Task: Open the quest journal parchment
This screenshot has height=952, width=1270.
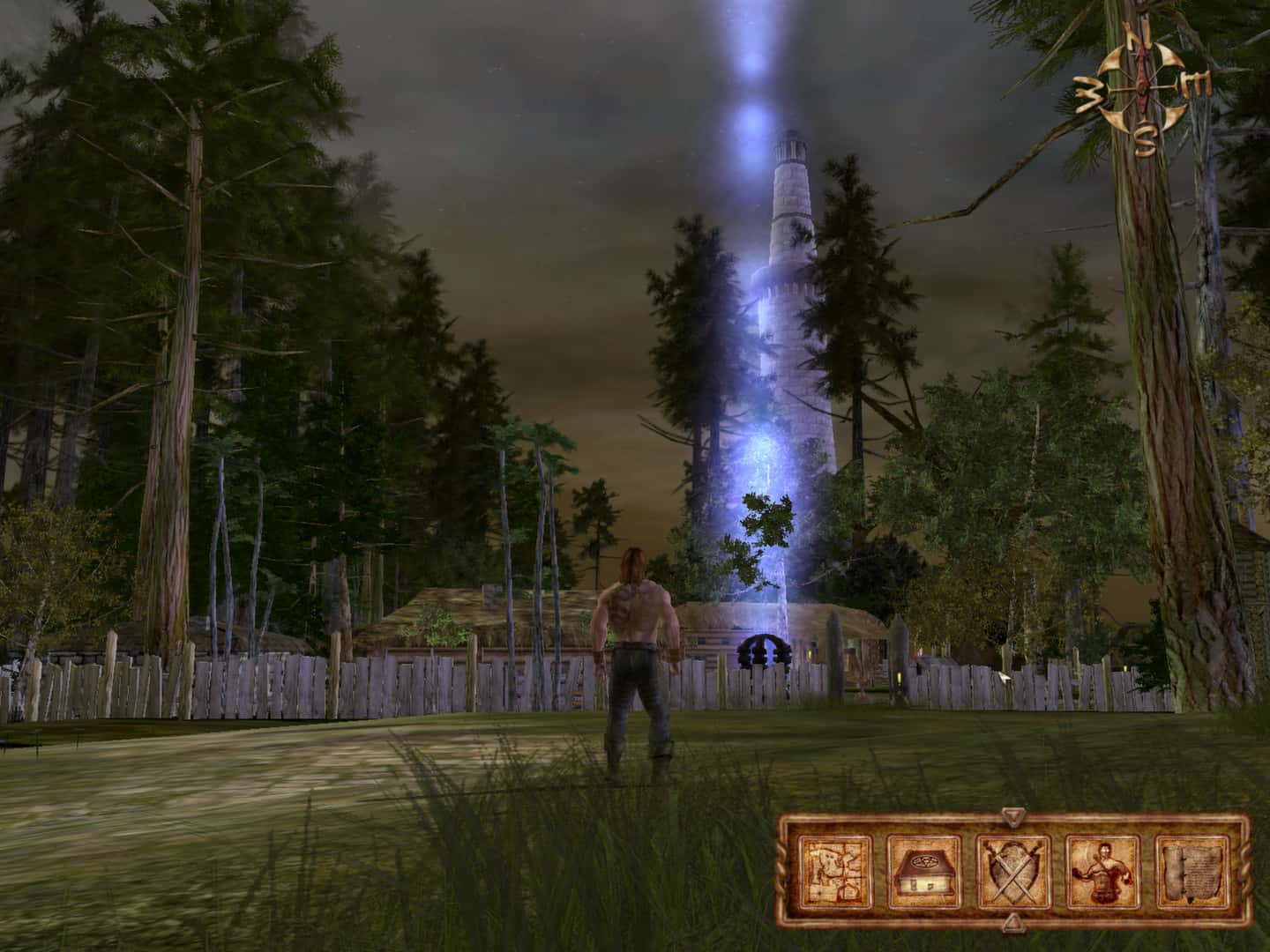Action: 1192,873
